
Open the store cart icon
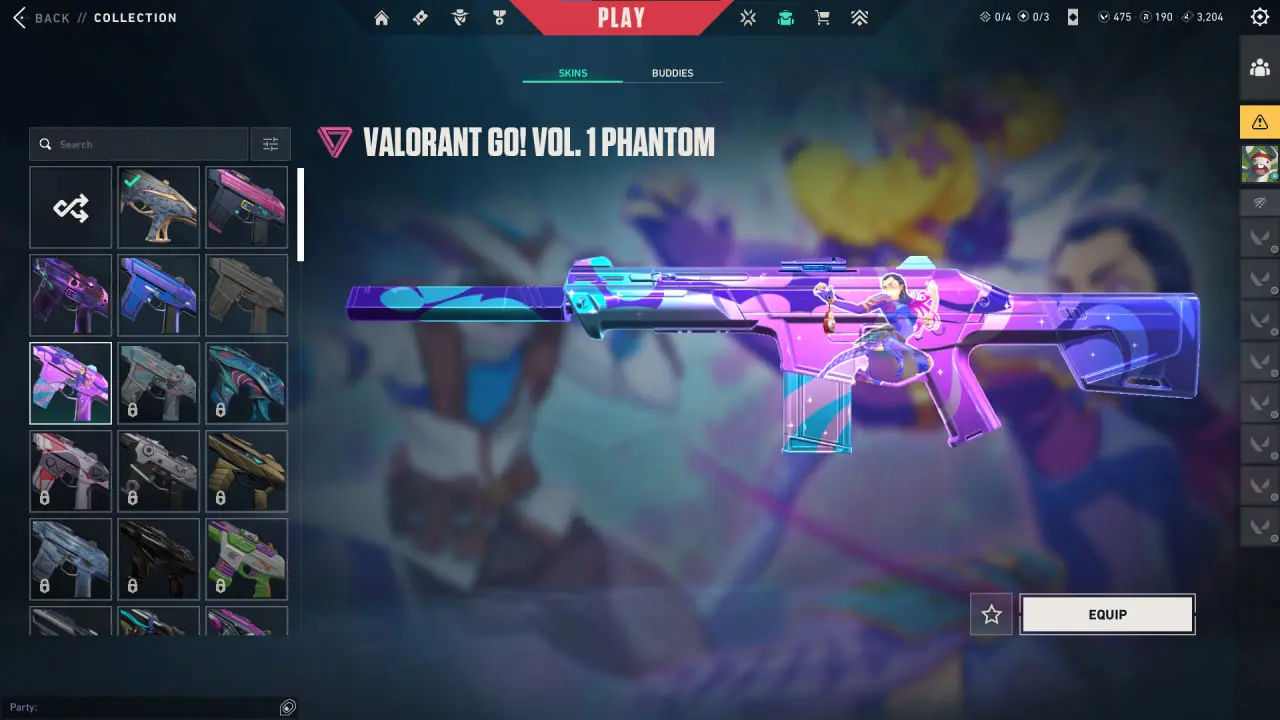[x=822, y=18]
